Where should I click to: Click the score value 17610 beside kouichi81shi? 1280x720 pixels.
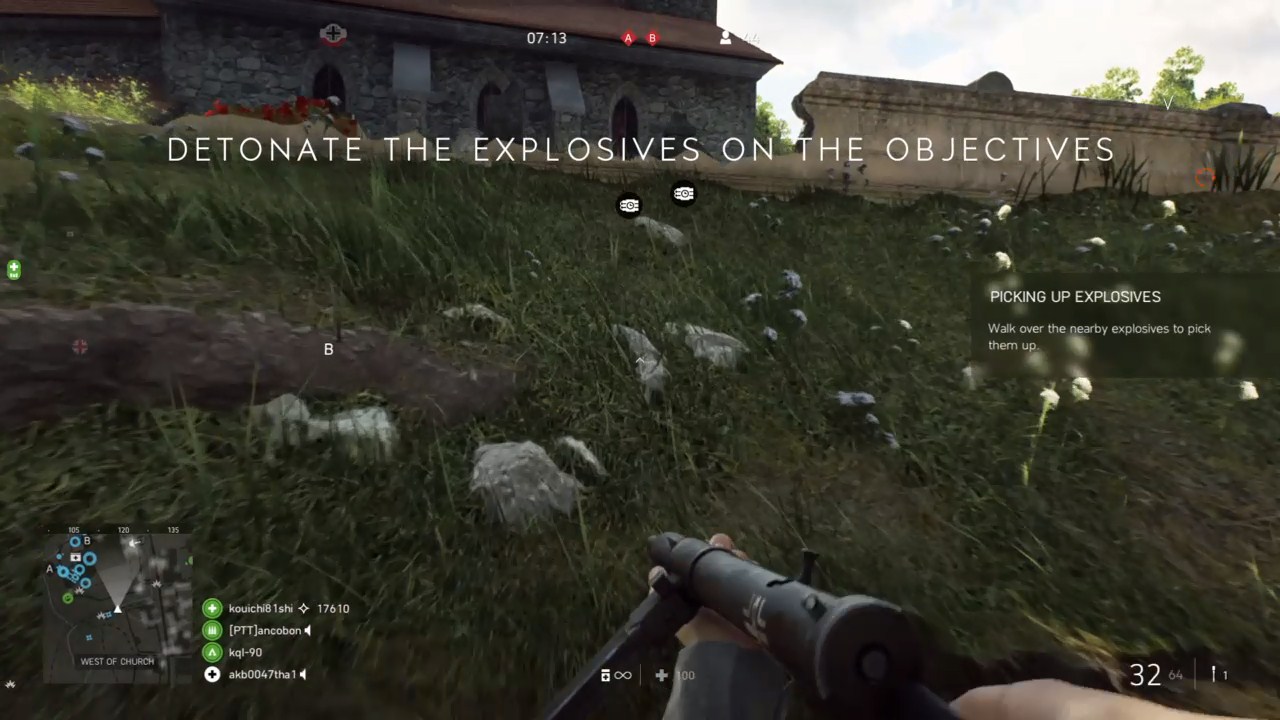[x=333, y=608]
